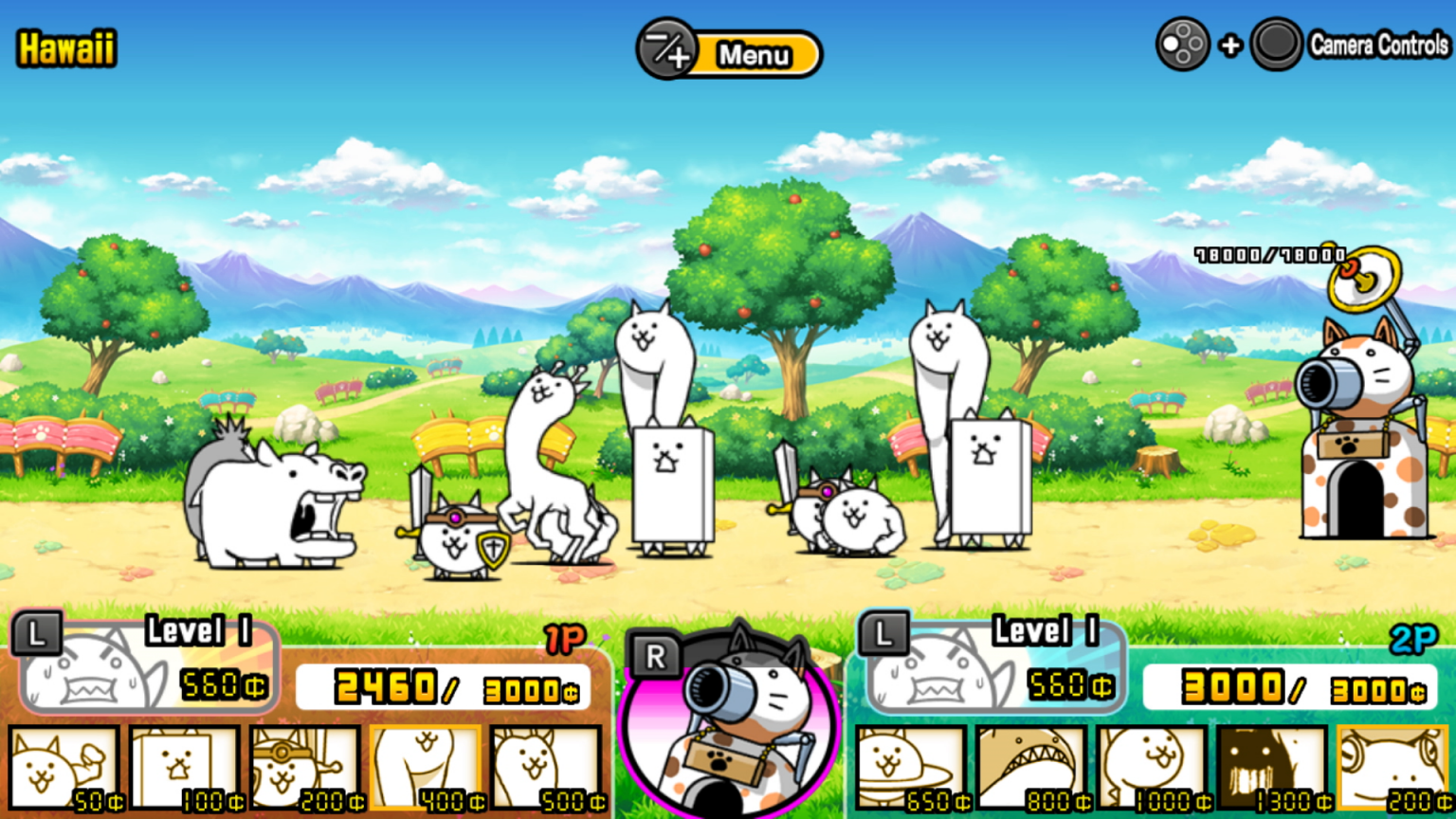This screenshot has height=819, width=1456.
Task: Click the enemy base health bar 78000/78000
Action: [x=1268, y=253]
